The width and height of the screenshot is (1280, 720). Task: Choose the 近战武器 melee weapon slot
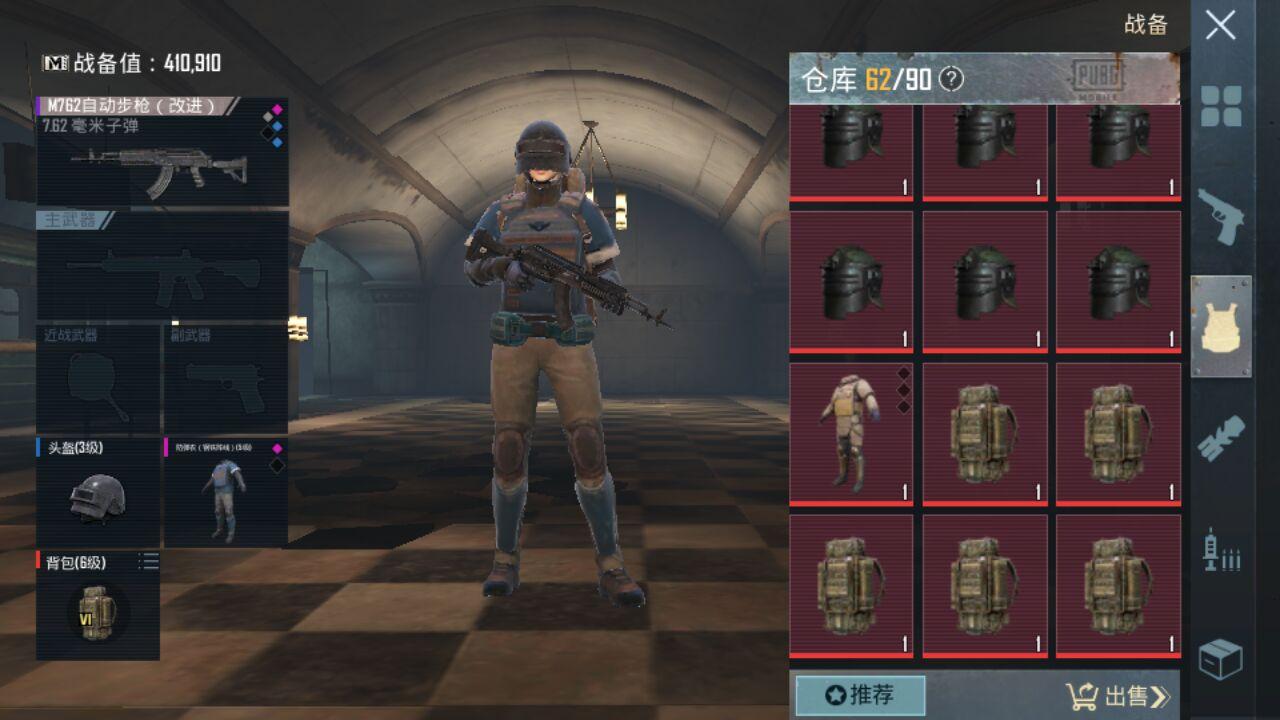(x=98, y=378)
